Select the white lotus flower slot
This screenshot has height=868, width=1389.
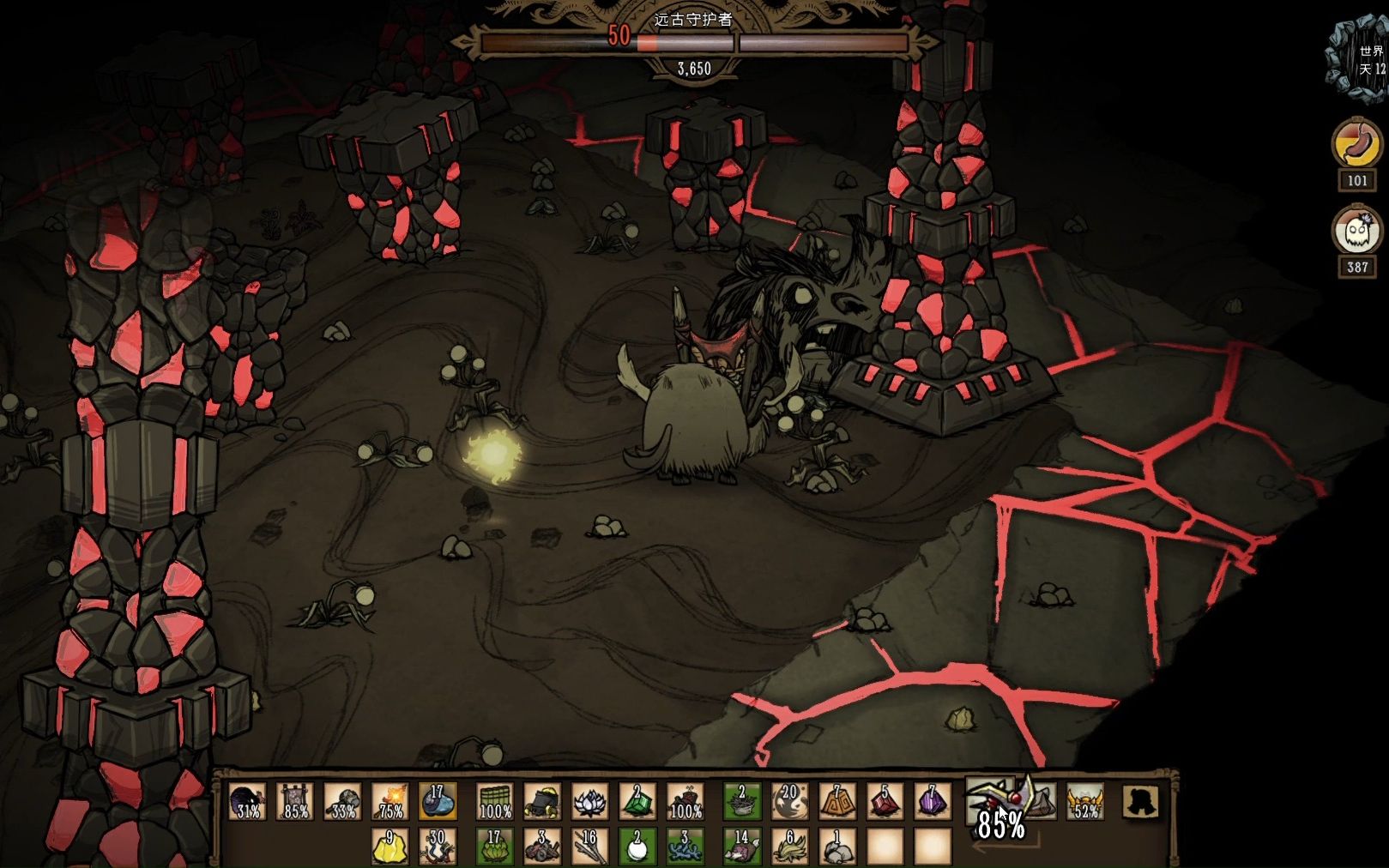589,801
